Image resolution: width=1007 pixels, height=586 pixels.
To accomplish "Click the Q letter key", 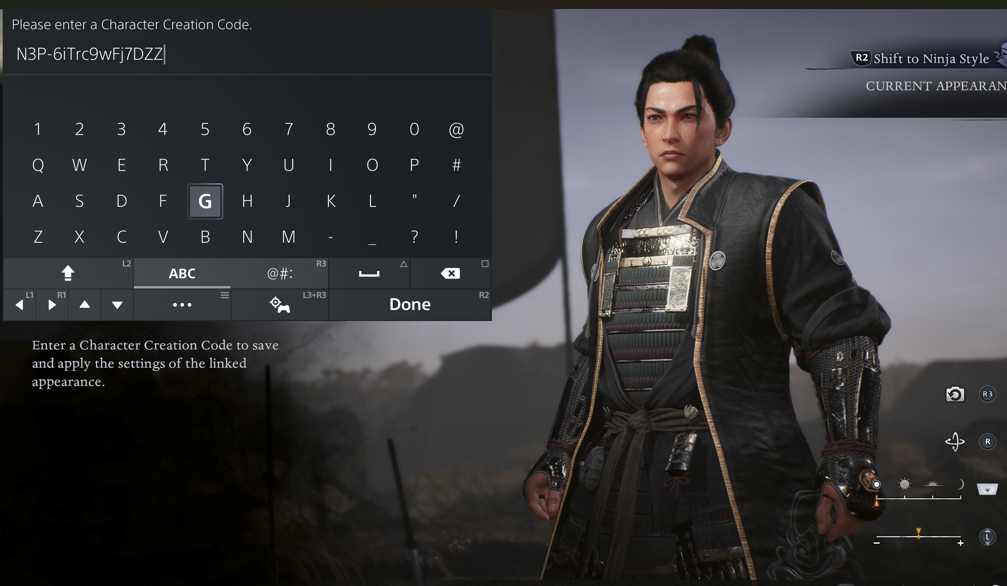I will 38,165.
